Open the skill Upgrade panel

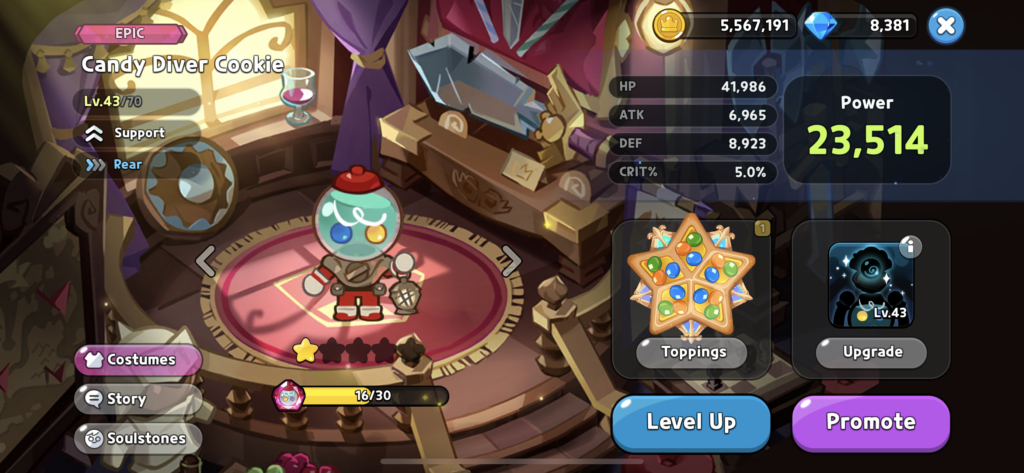click(x=871, y=352)
